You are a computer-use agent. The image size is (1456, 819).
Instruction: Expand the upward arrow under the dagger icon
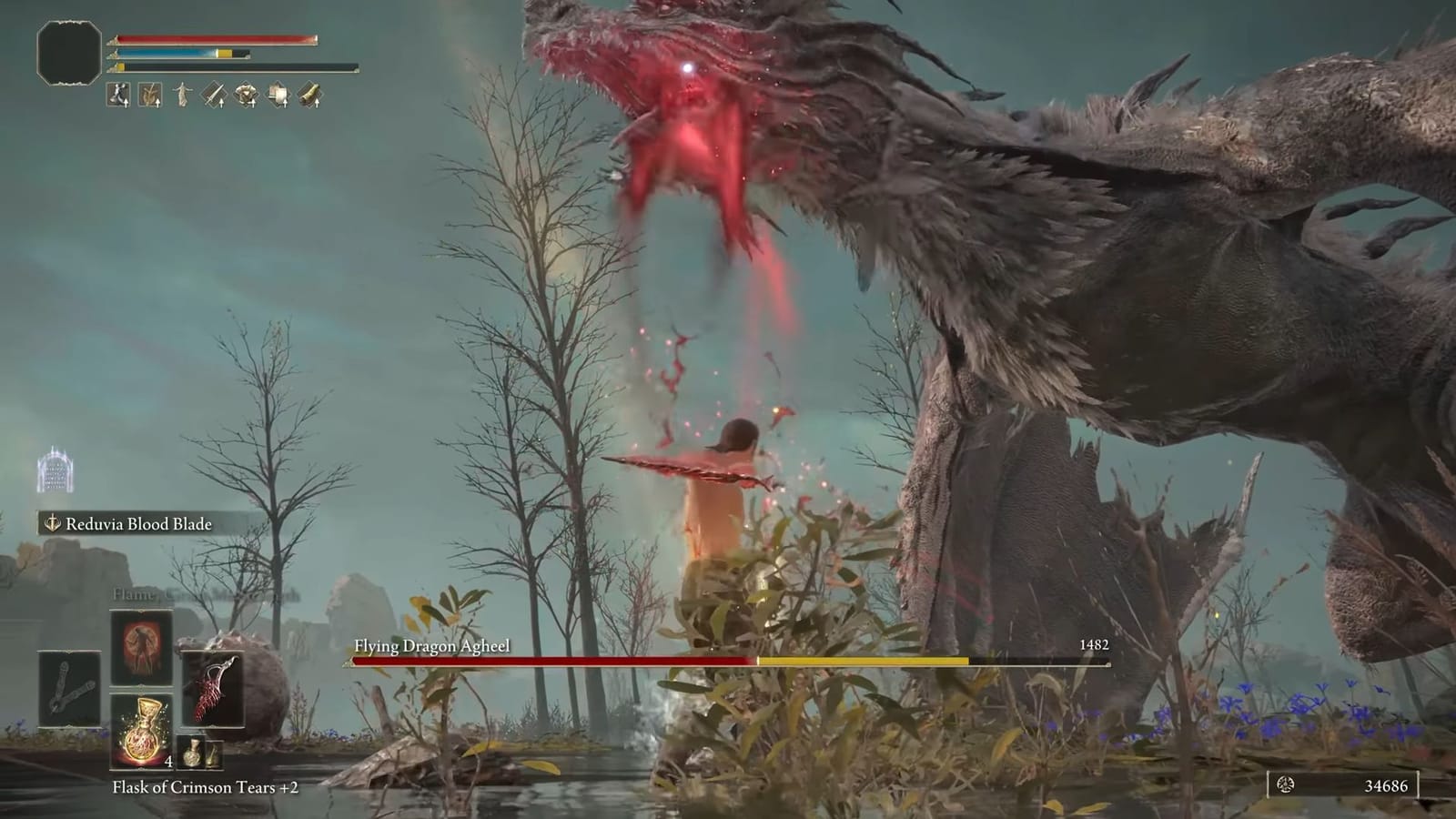tap(221, 103)
